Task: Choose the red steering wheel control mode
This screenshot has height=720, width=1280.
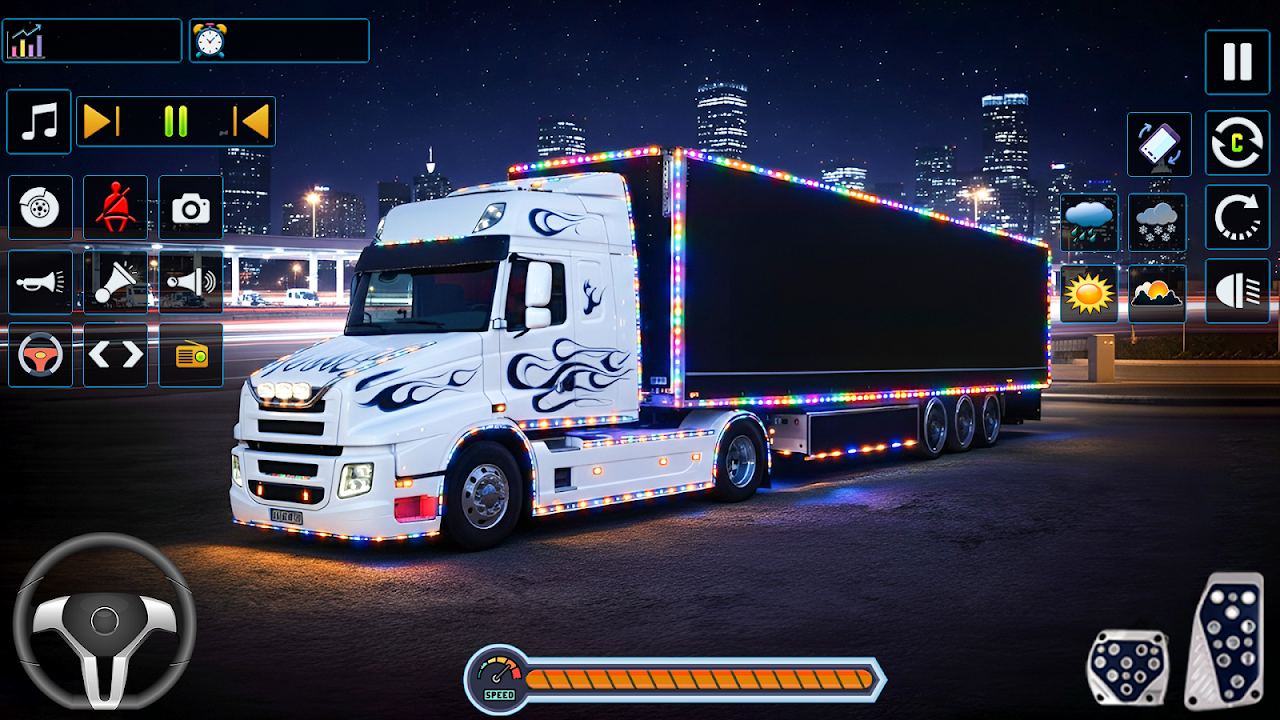Action: tap(40, 355)
